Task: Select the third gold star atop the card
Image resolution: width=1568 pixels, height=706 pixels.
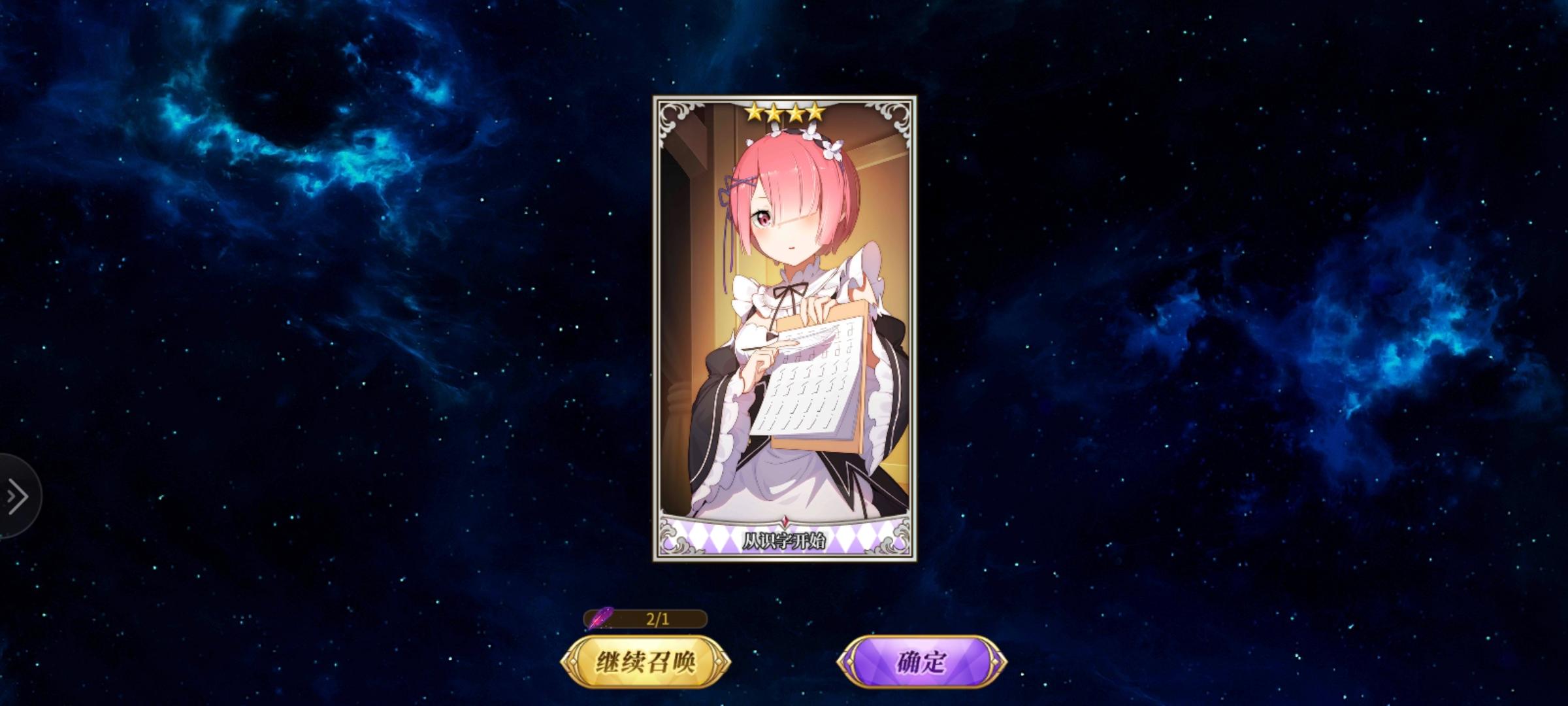Action: [797, 112]
